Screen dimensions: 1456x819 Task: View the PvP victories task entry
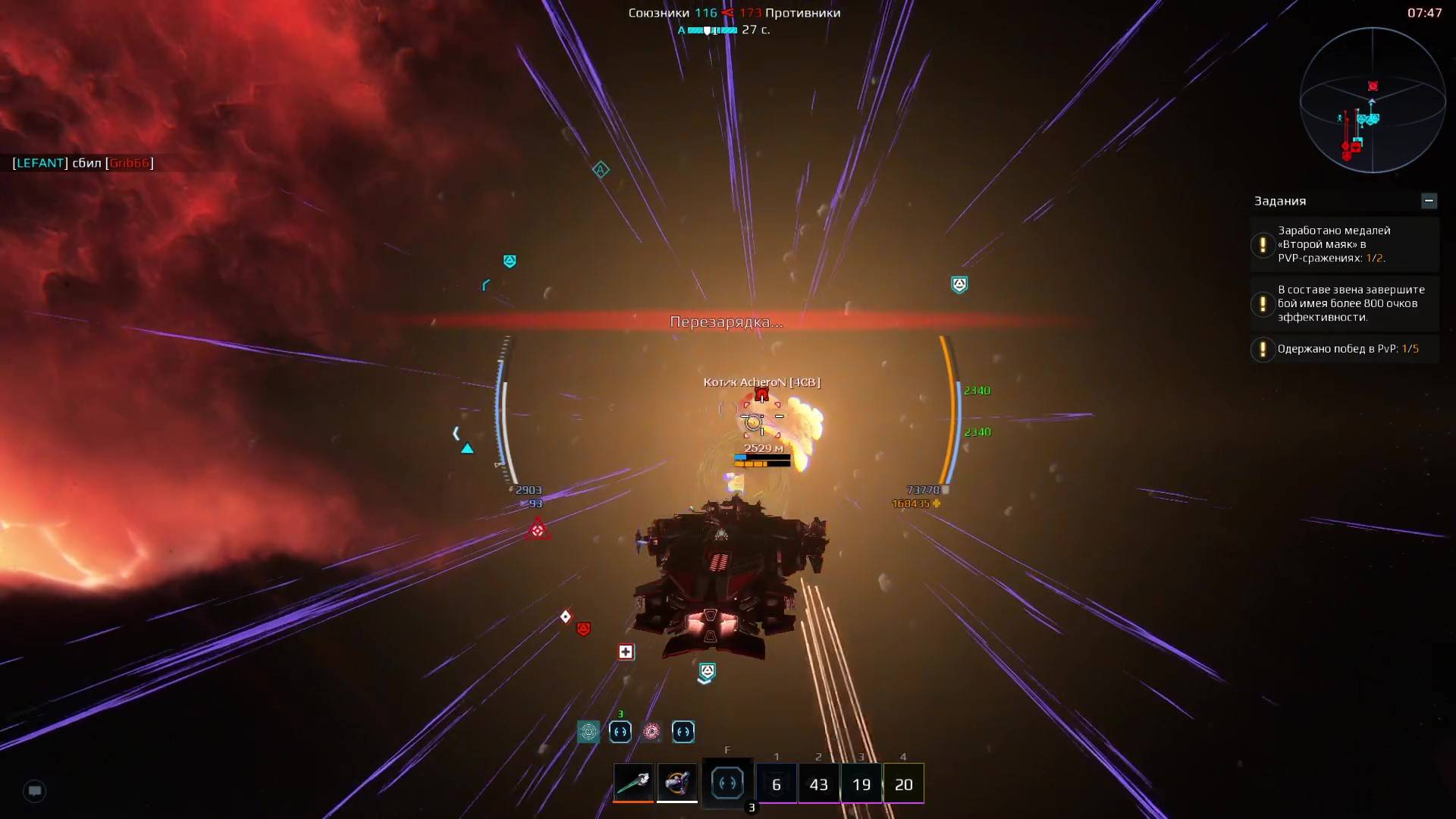tap(1344, 349)
